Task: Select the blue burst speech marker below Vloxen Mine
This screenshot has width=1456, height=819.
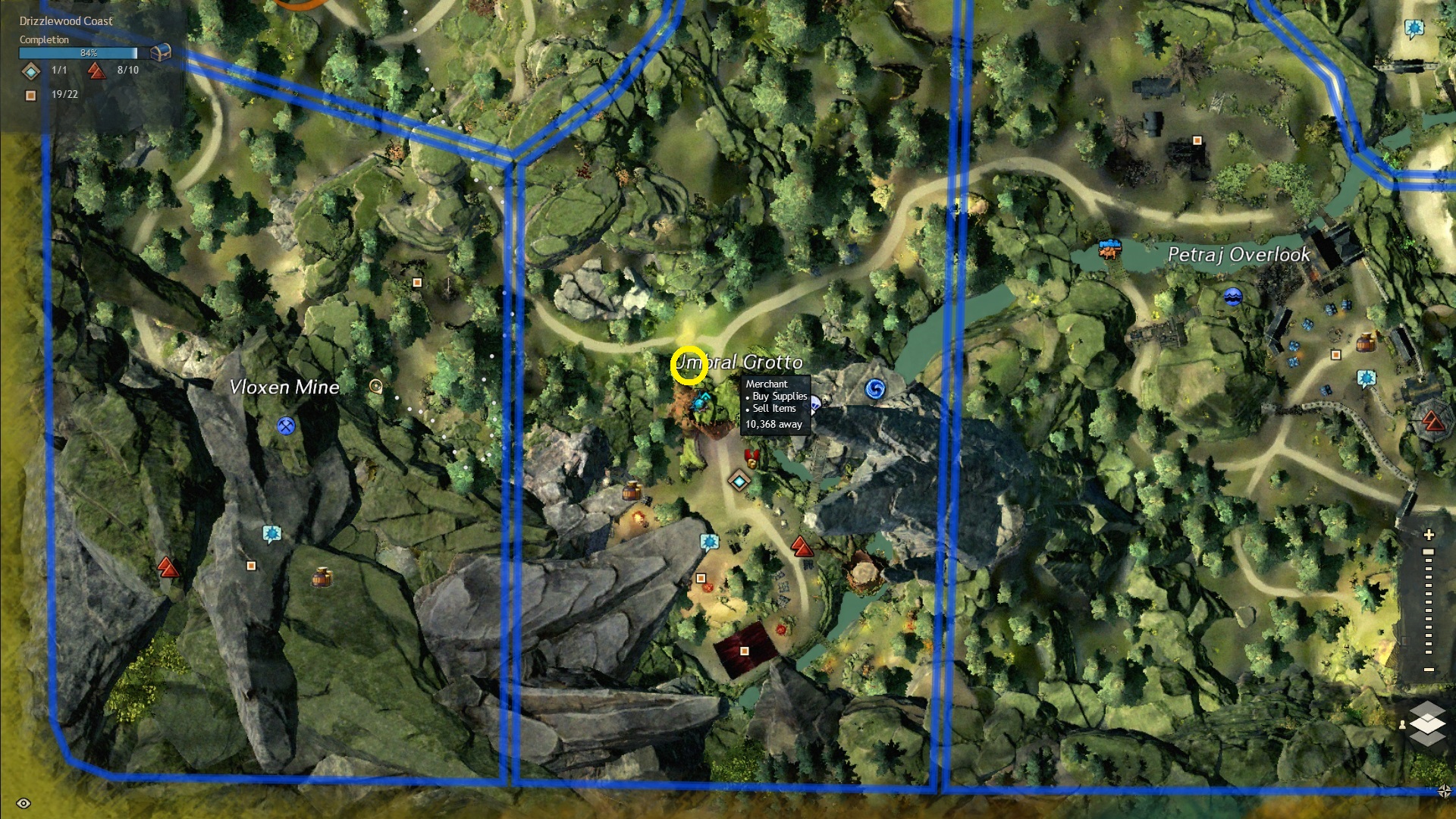Action: 271,534
